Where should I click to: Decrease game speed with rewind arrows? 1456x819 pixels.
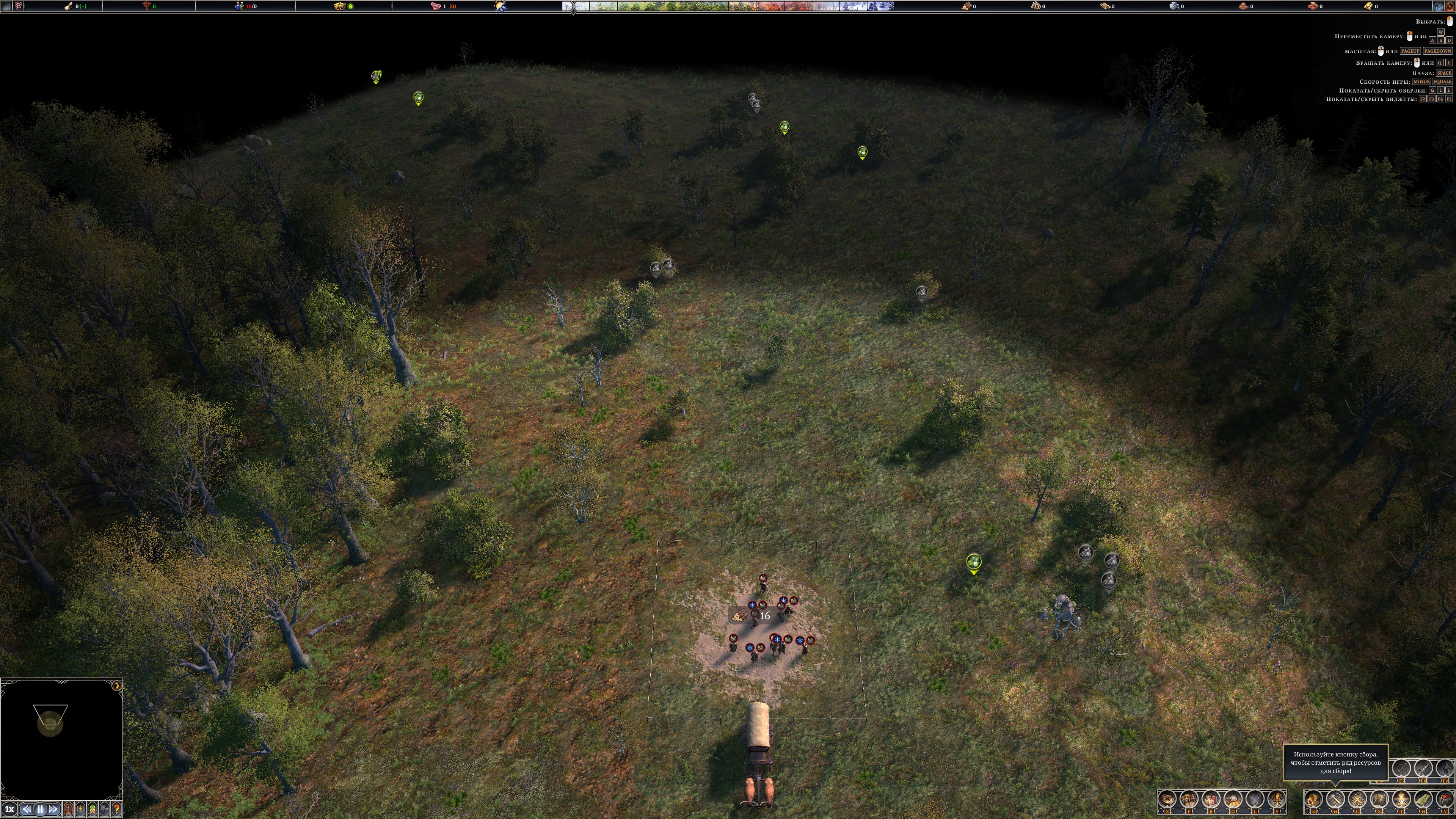point(27,810)
